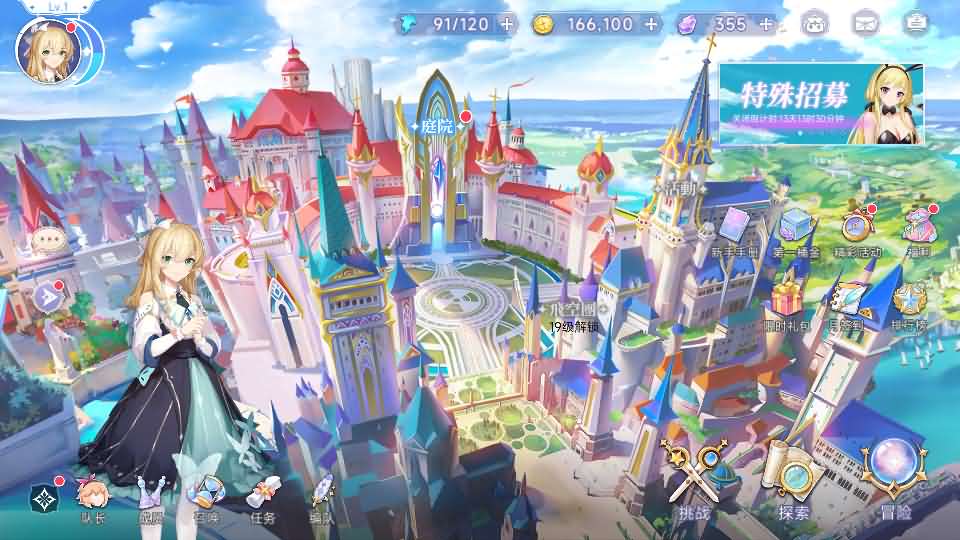Viewport: 960px width, 540px height.
Task: Open the 排行榜 leaderboard
Action: click(x=910, y=307)
